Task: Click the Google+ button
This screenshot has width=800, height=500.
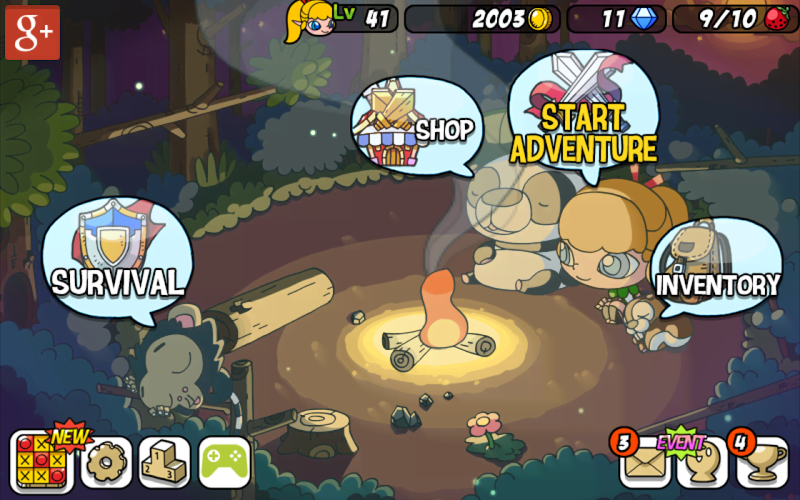Action: (x=32, y=32)
